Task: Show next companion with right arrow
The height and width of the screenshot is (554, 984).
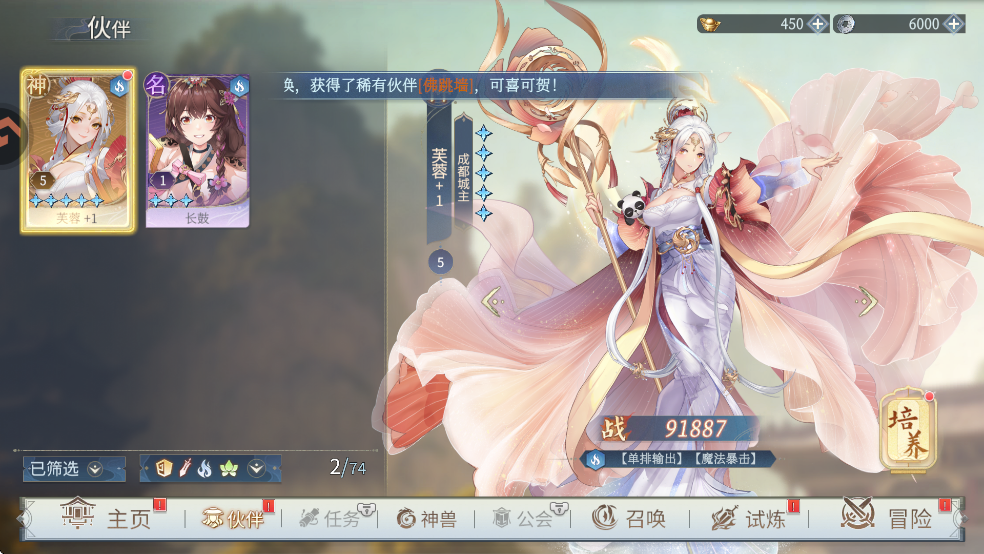Action: click(x=867, y=300)
